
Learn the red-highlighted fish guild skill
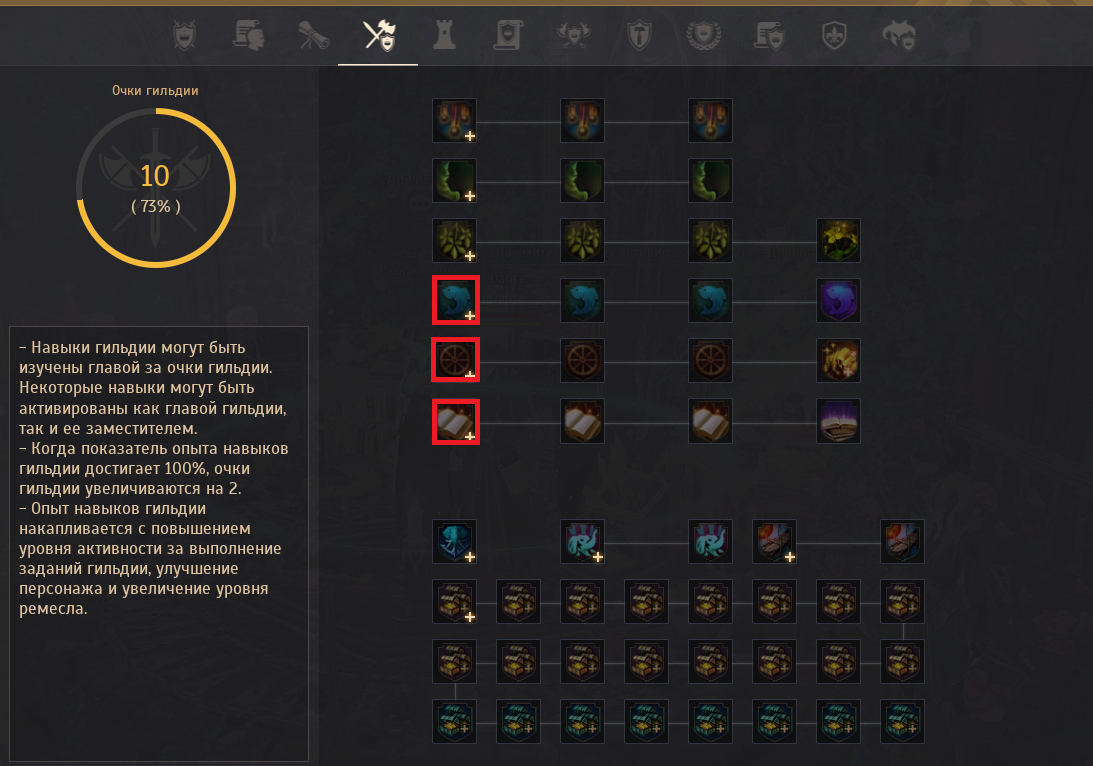point(455,301)
